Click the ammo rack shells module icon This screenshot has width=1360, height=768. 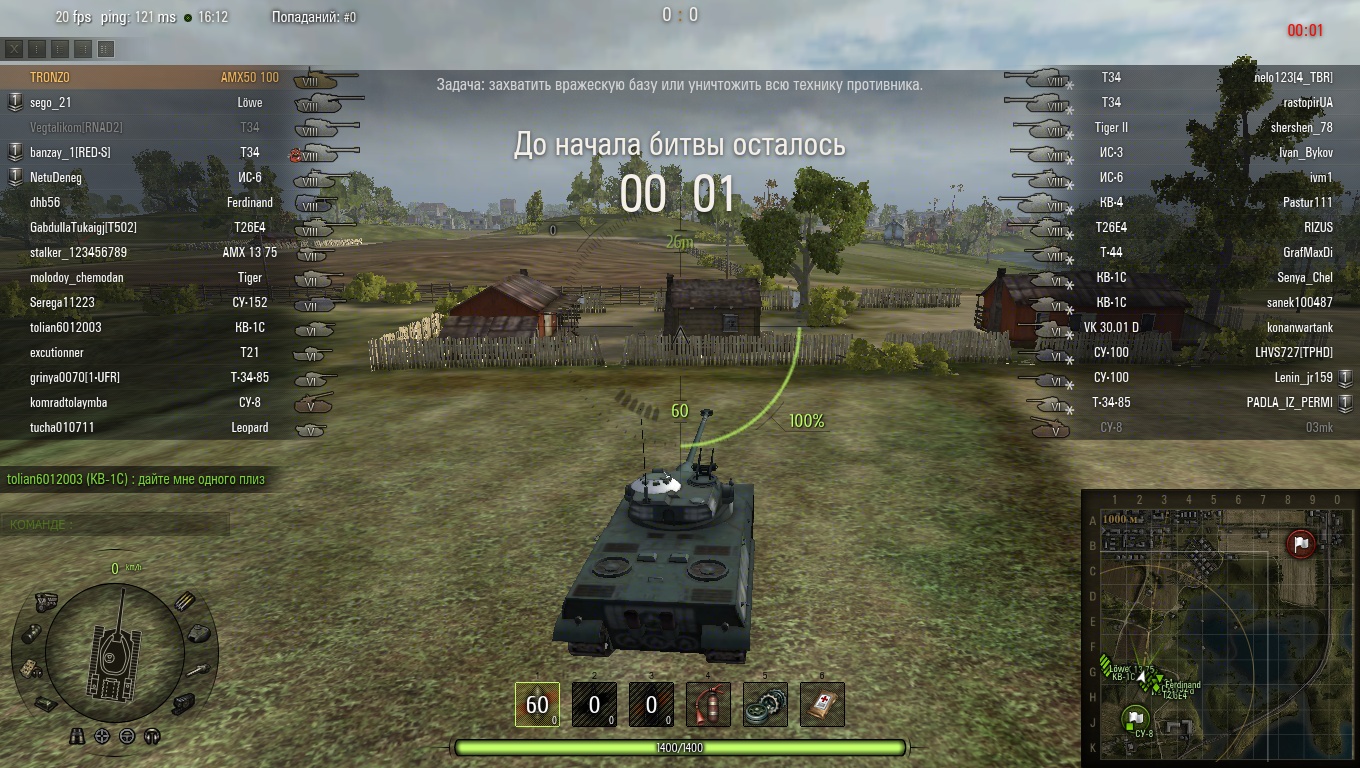[185, 601]
